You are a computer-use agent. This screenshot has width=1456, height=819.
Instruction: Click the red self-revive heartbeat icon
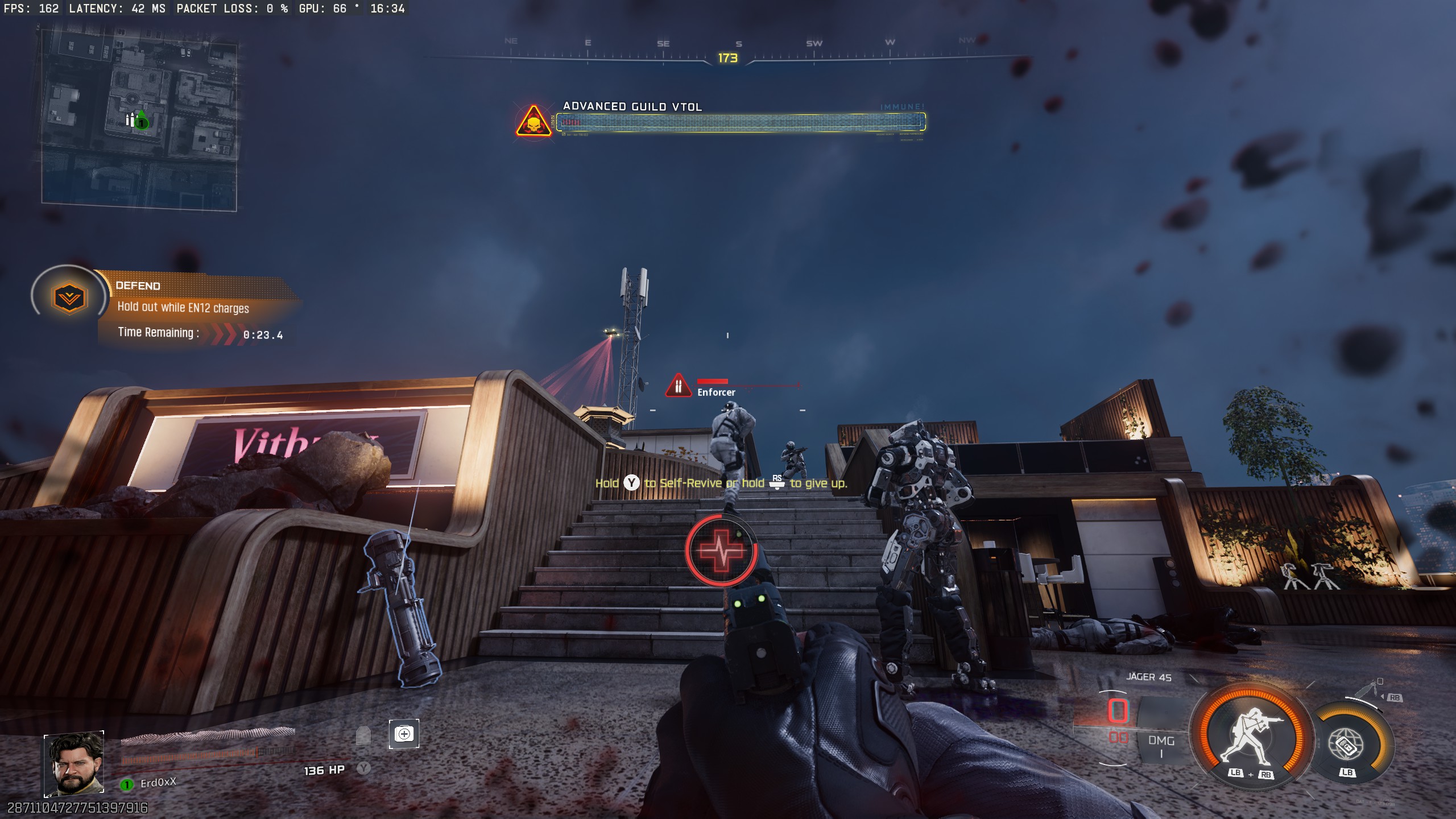coord(721,551)
